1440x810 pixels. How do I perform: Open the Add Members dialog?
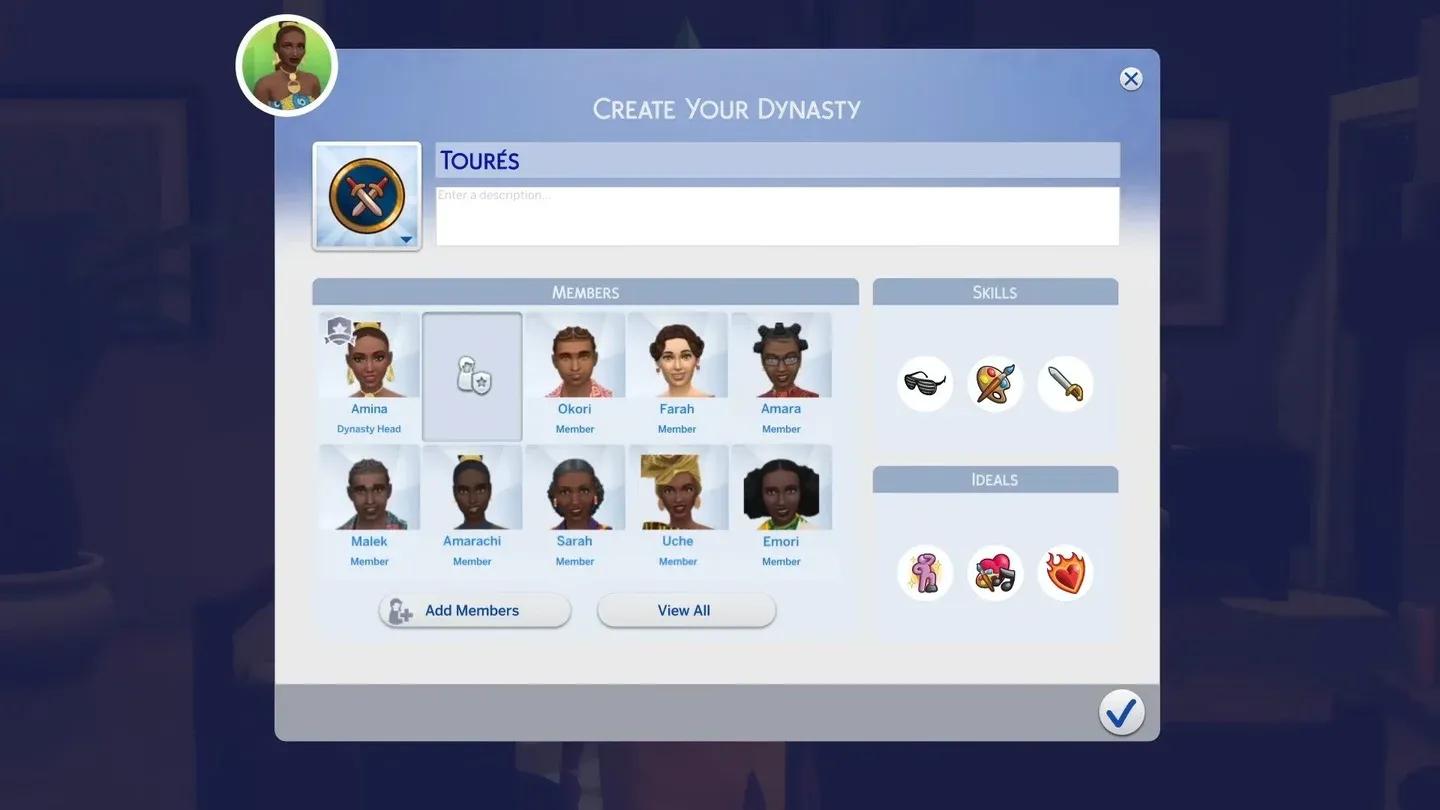tap(475, 611)
